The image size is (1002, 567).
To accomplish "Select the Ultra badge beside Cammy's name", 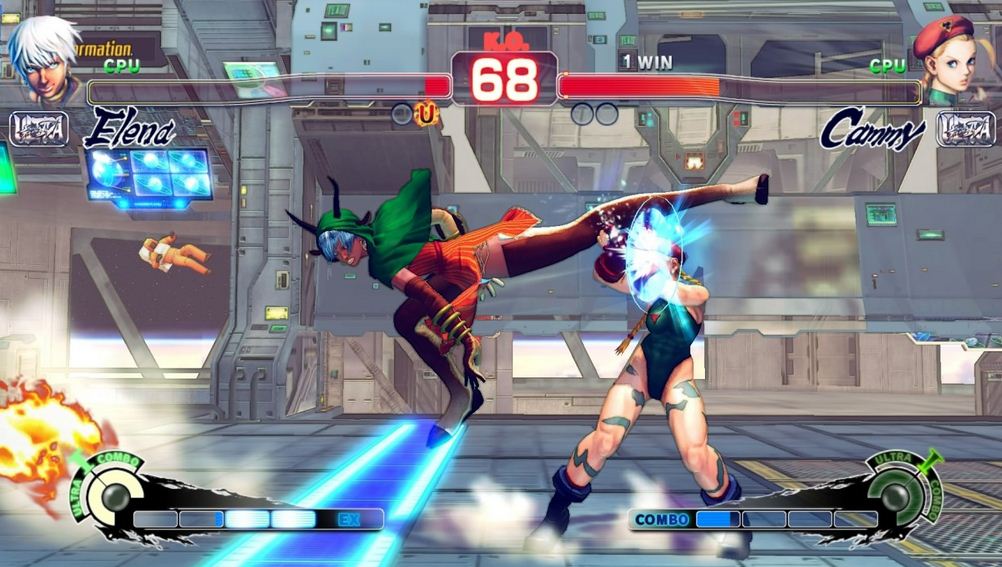I will click(965, 129).
